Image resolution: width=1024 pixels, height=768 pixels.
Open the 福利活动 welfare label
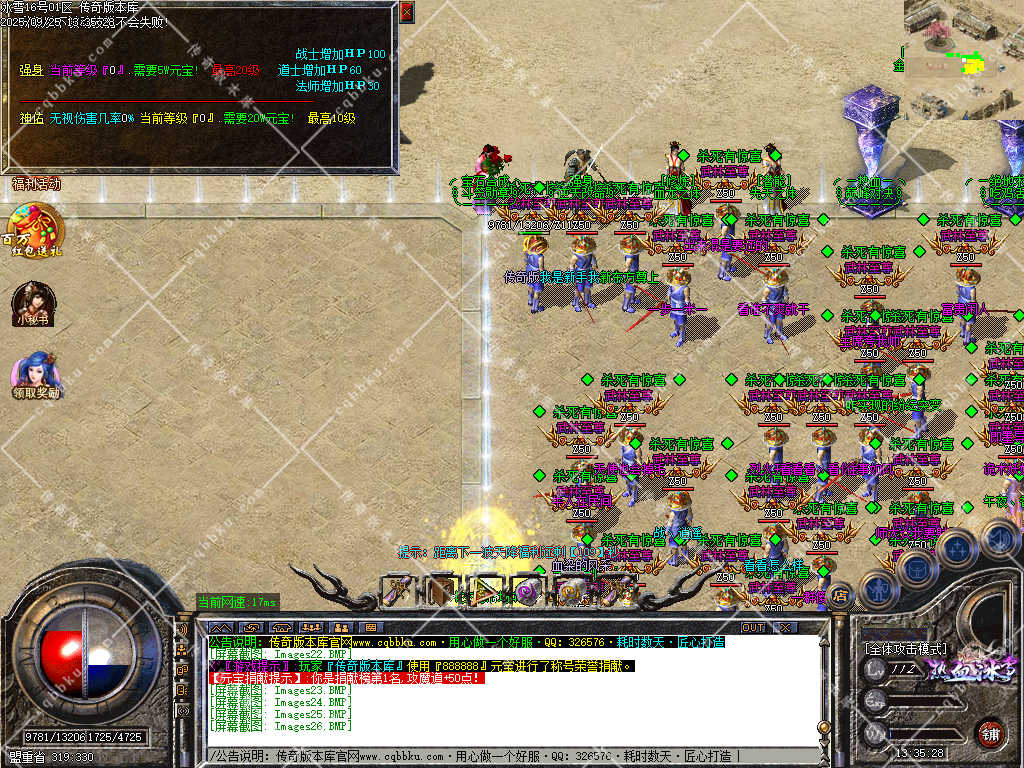coord(36,184)
